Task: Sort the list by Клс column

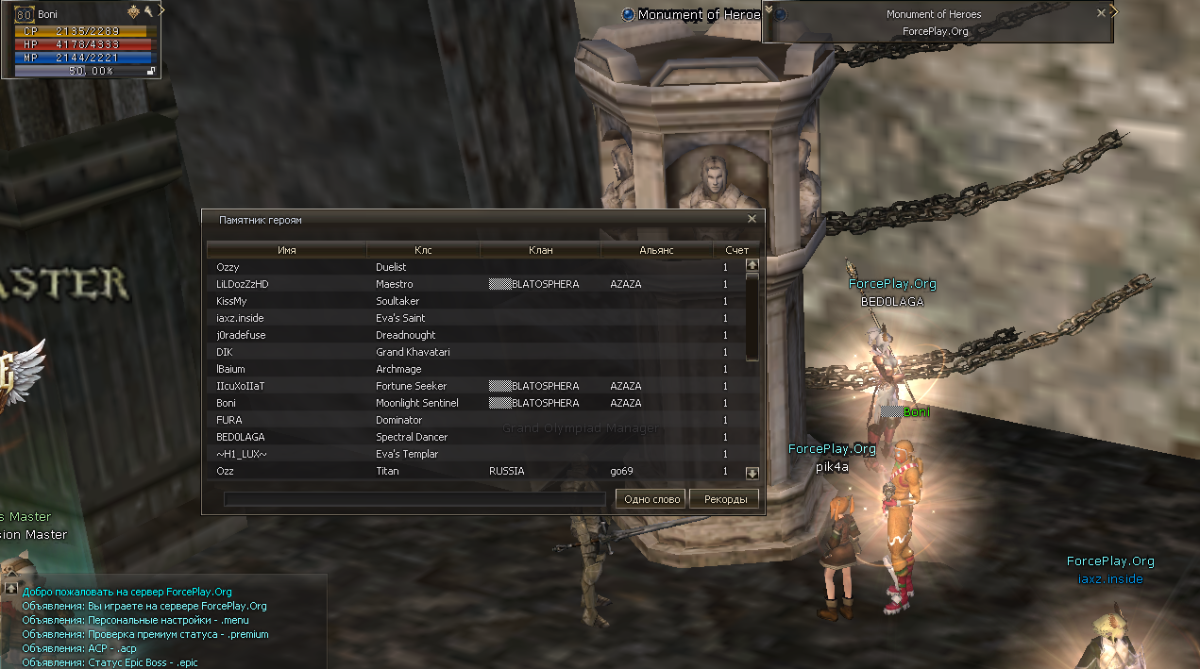Action: point(423,250)
